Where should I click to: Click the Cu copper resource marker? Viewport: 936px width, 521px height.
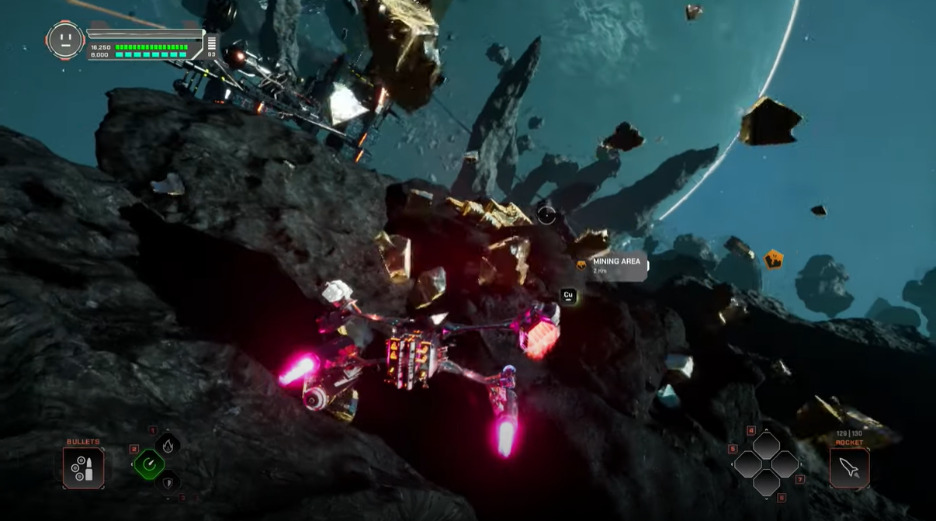(568, 295)
